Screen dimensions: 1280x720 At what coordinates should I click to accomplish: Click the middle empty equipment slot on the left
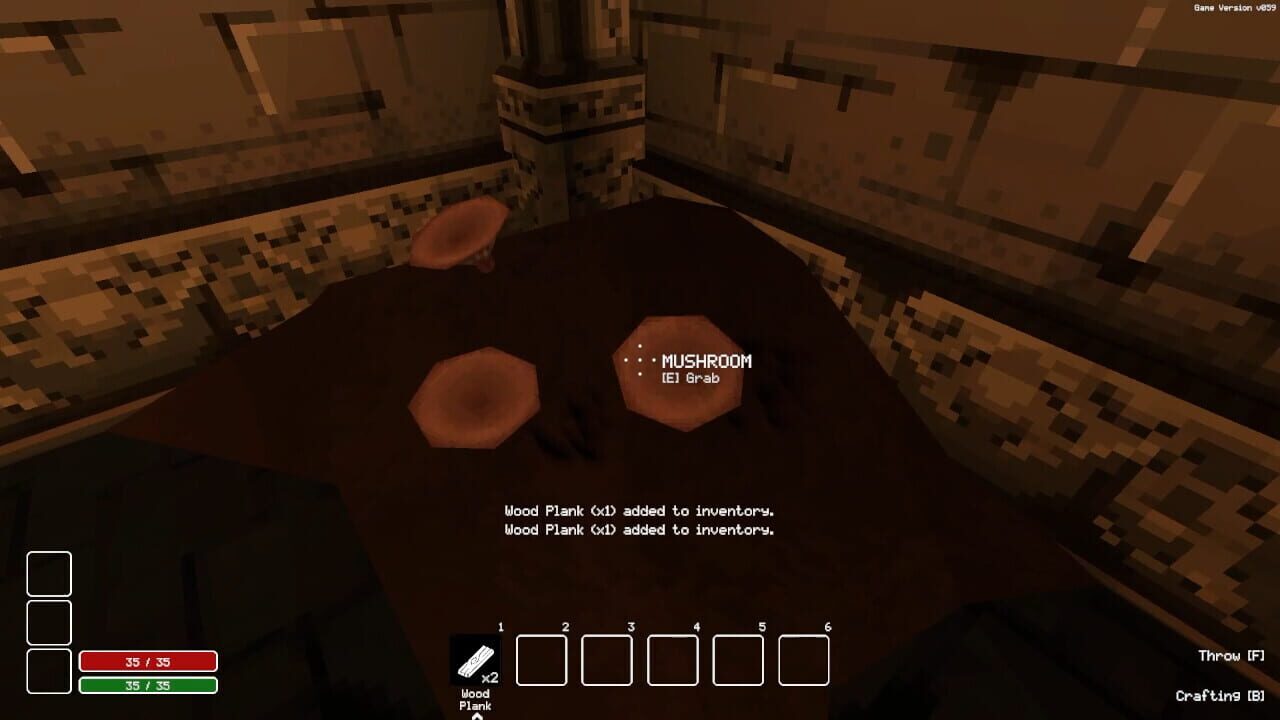(52, 623)
